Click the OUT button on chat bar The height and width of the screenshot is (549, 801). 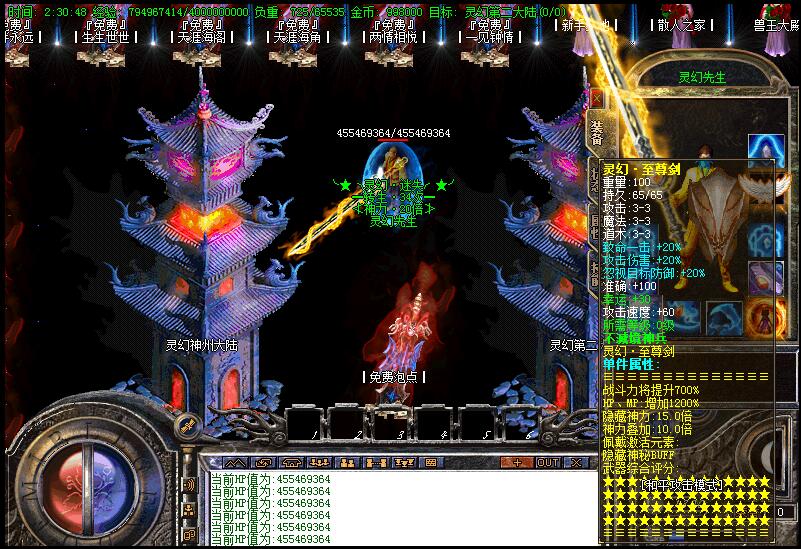(x=548, y=463)
